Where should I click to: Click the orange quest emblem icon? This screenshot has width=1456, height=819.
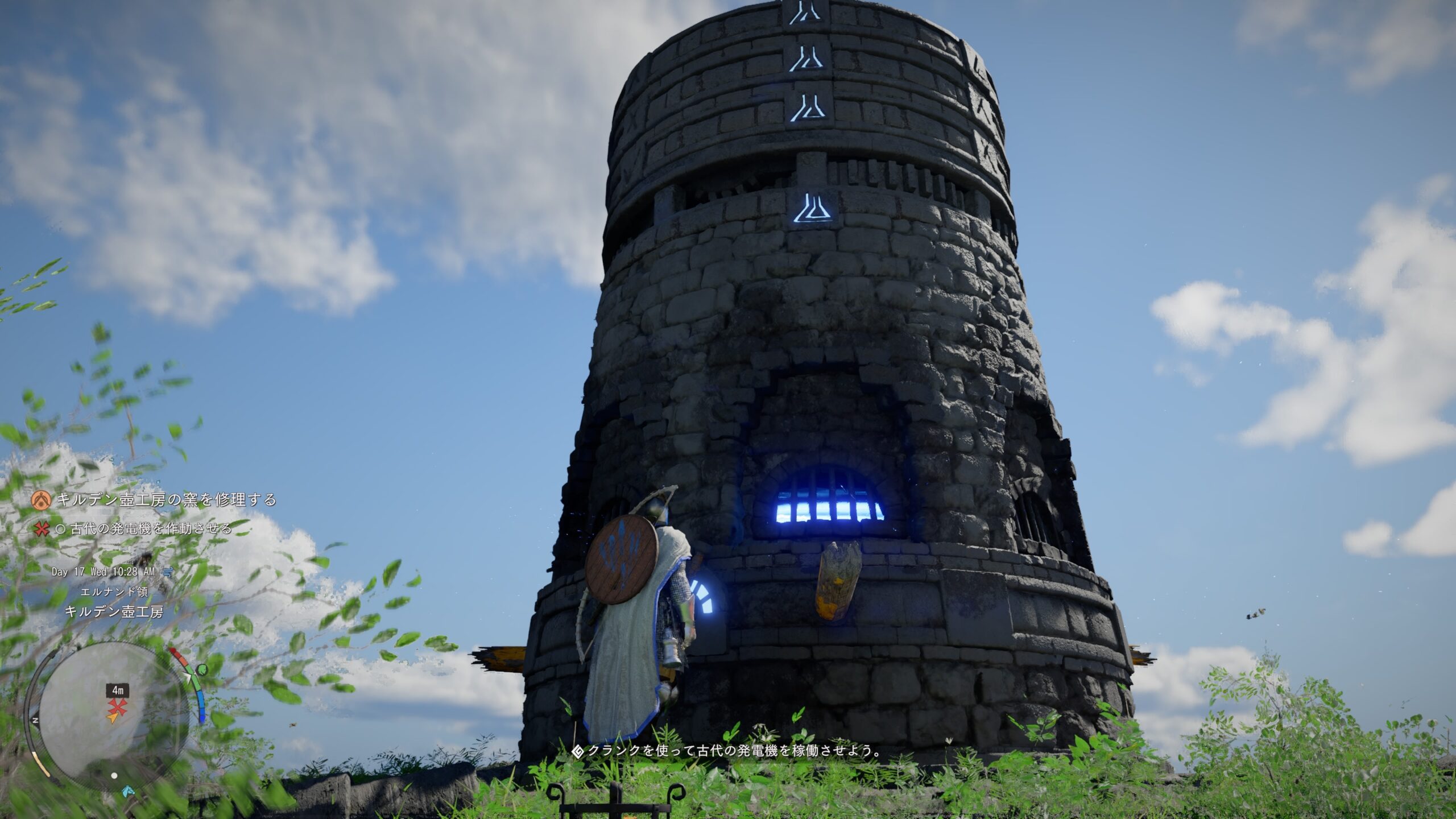pyautogui.click(x=41, y=500)
